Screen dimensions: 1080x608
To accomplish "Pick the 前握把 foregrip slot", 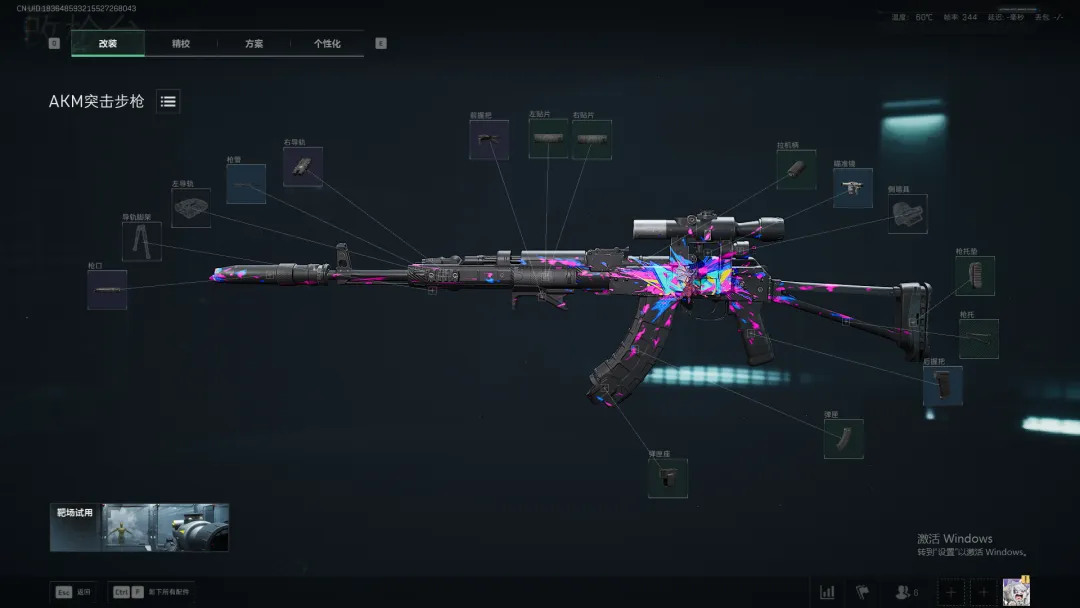I will [x=489, y=140].
